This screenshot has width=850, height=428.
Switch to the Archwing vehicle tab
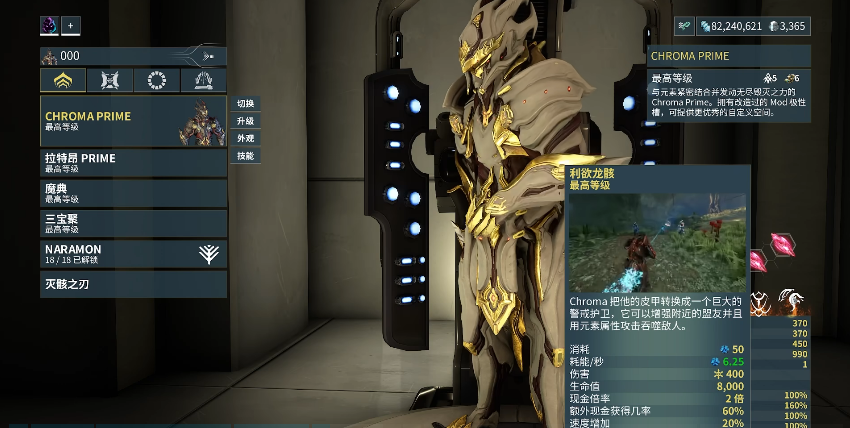203,80
